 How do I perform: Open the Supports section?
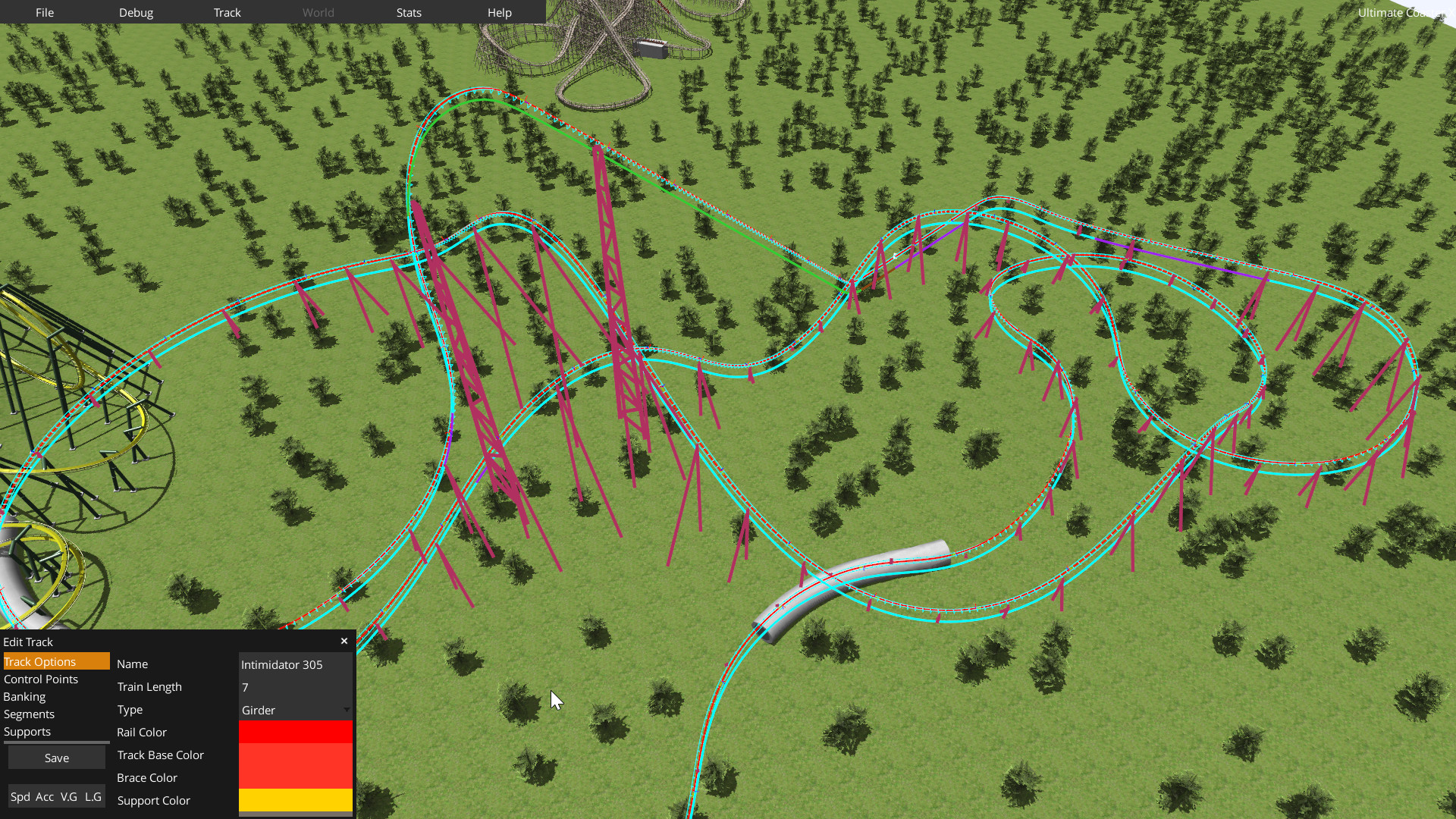click(x=27, y=731)
